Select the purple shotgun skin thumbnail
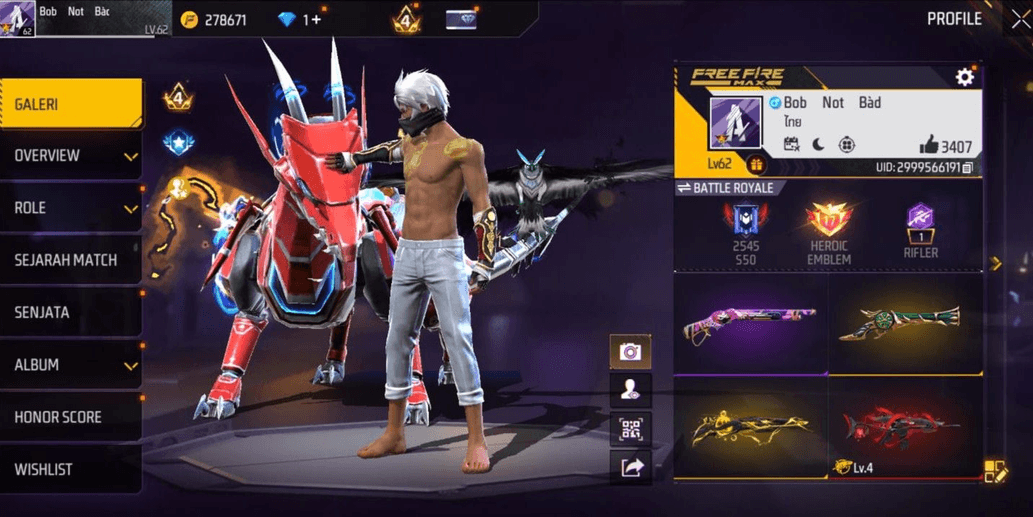1033x517 pixels. pyautogui.click(x=750, y=324)
